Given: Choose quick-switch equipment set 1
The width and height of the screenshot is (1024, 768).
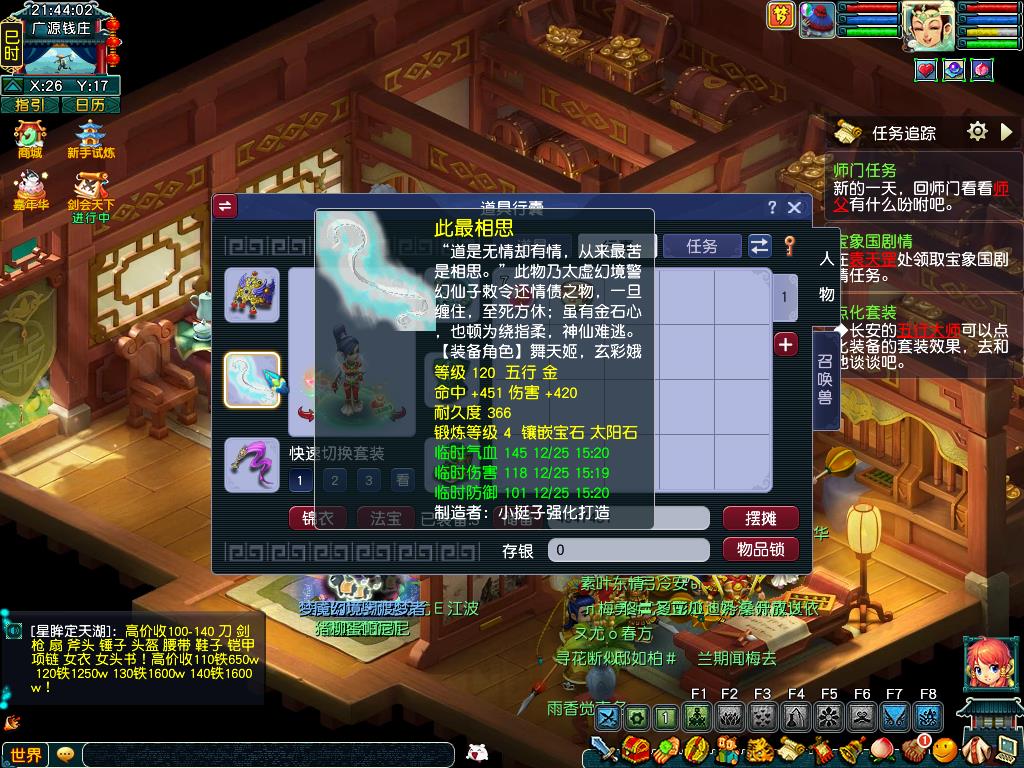Looking at the screenshot, I should tap(300, 481).
